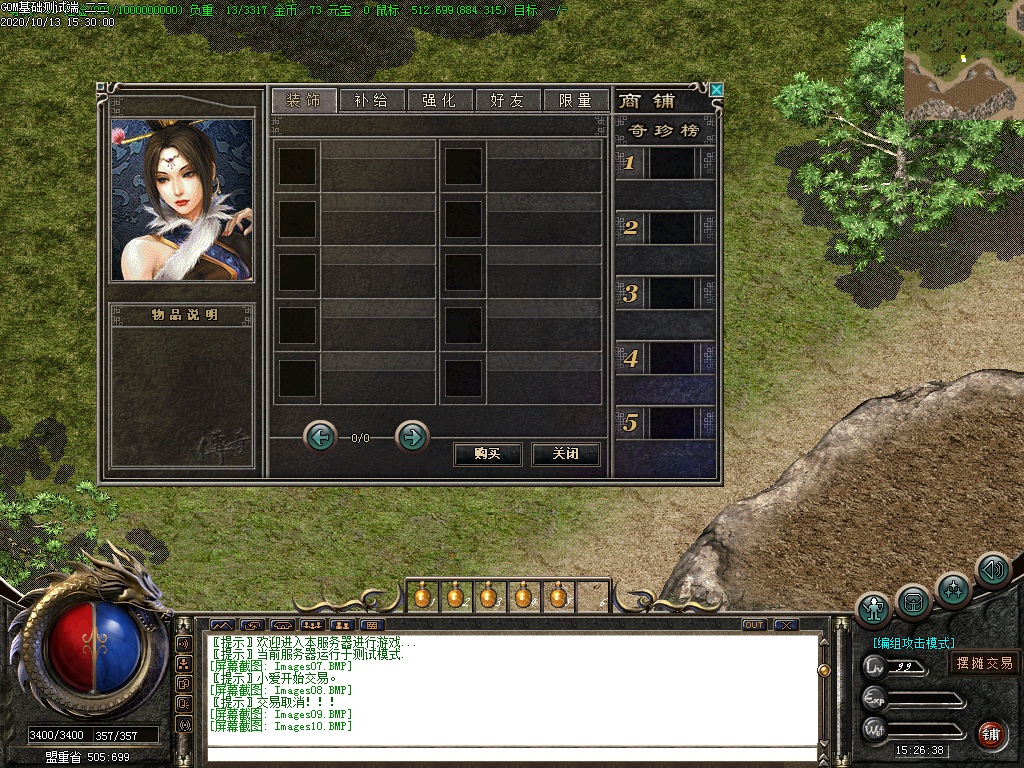Open the 摆摊交易 stall trade button
Screen dimensions: 1024x768
tap(984, 663)
